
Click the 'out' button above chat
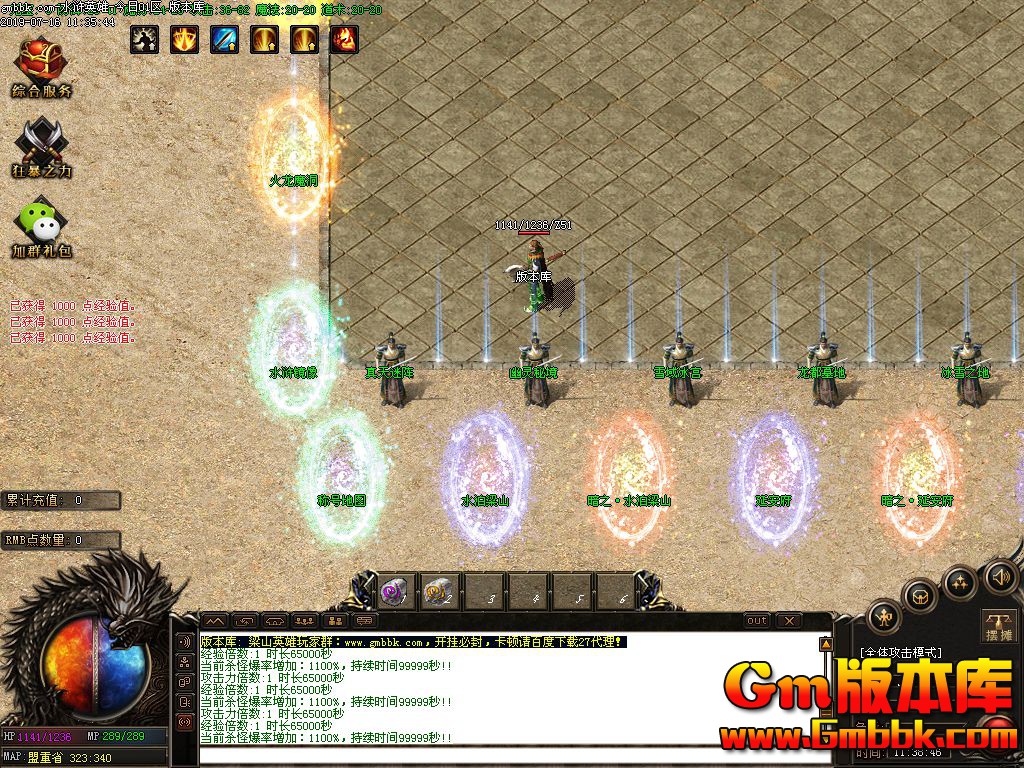coord(757,621)
